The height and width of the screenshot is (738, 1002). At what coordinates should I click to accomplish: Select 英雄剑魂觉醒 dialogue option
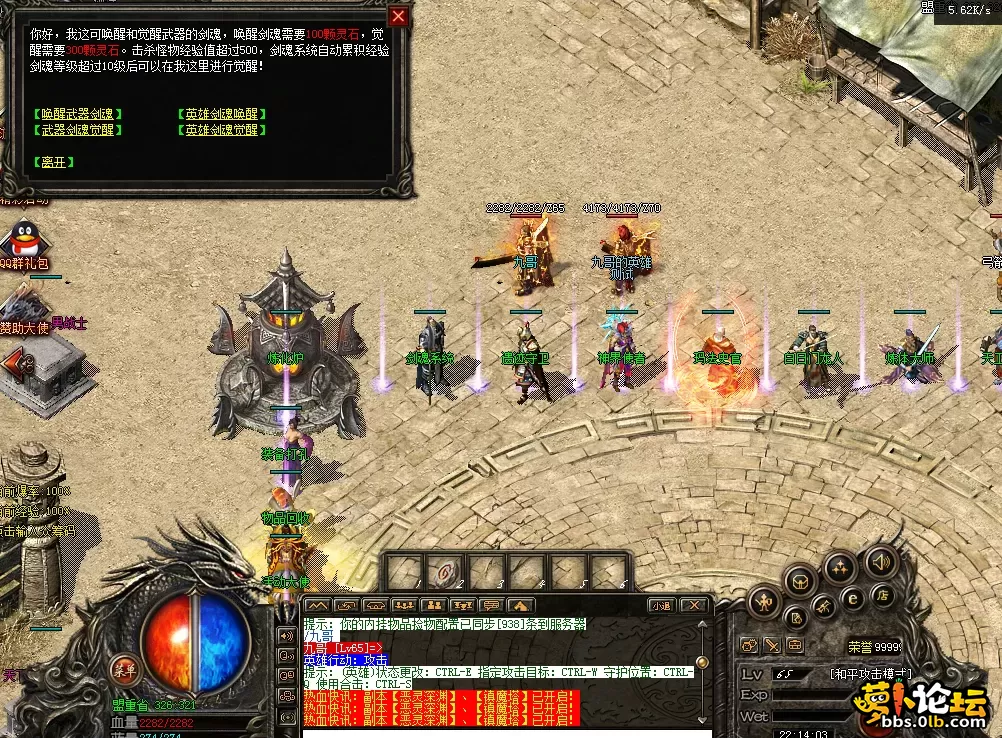[221, 130]
